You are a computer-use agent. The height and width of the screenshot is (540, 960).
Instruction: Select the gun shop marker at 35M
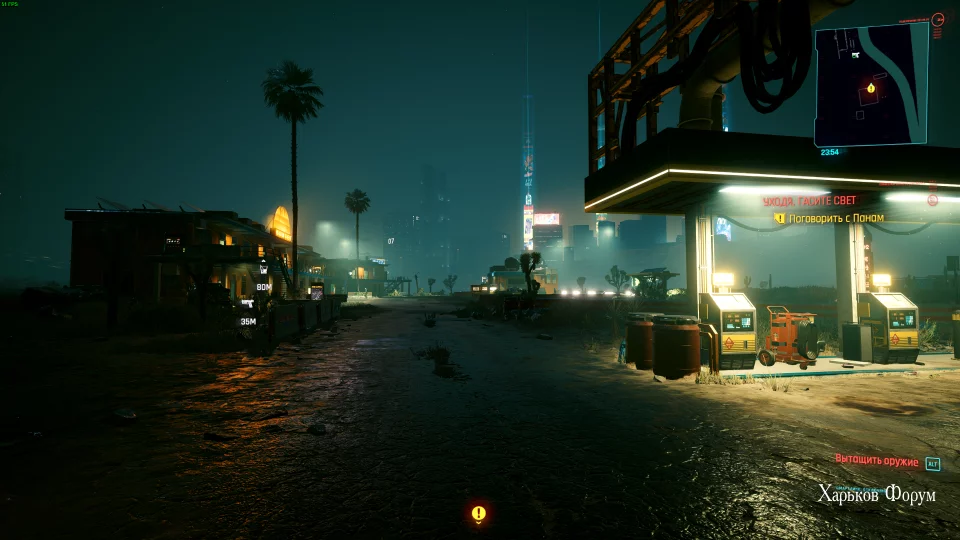(247, 304)
